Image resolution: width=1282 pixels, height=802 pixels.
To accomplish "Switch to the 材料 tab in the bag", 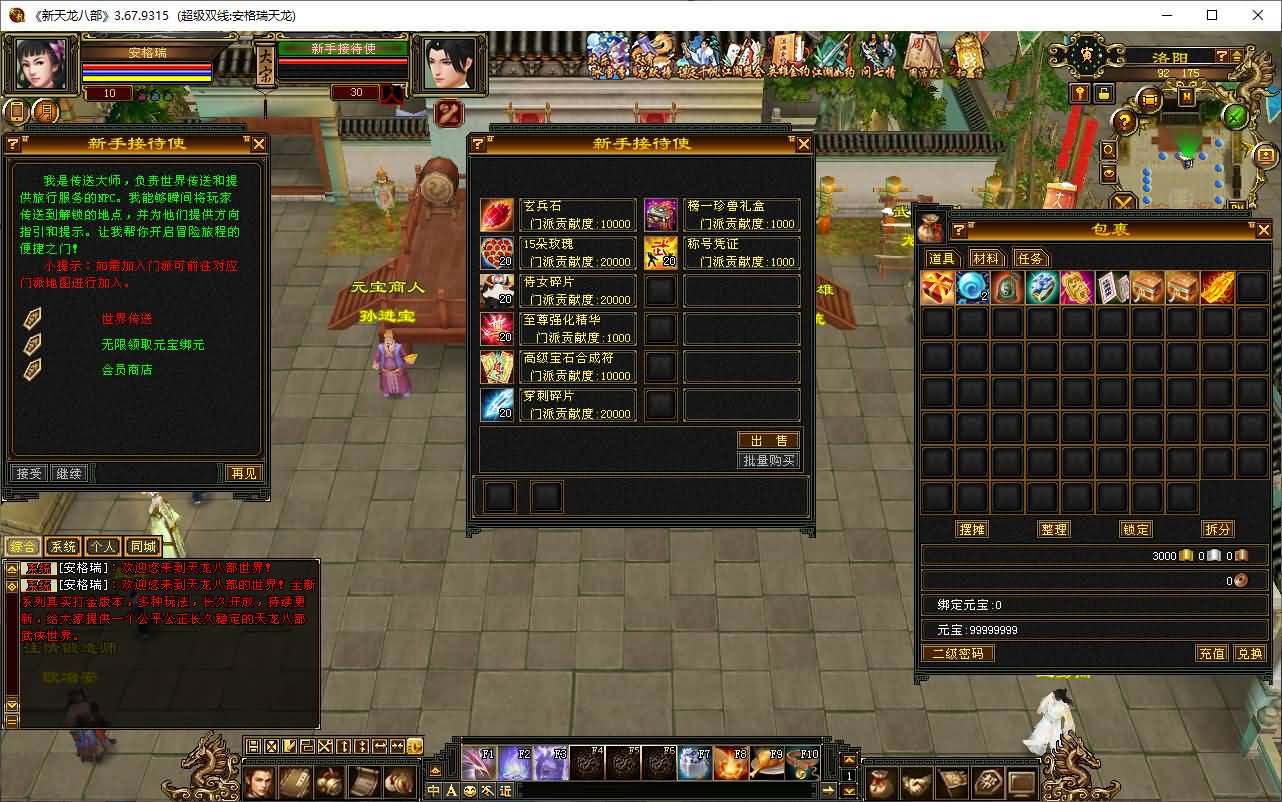I will click(985, 258).
